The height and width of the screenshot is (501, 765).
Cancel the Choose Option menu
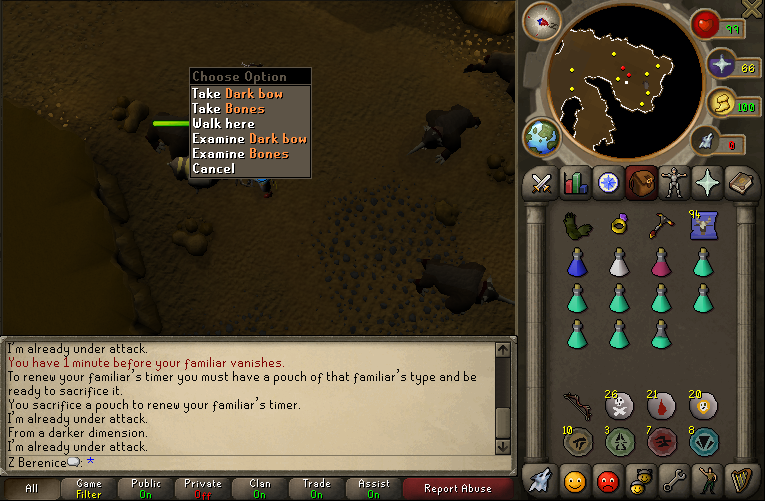(213, 168)
